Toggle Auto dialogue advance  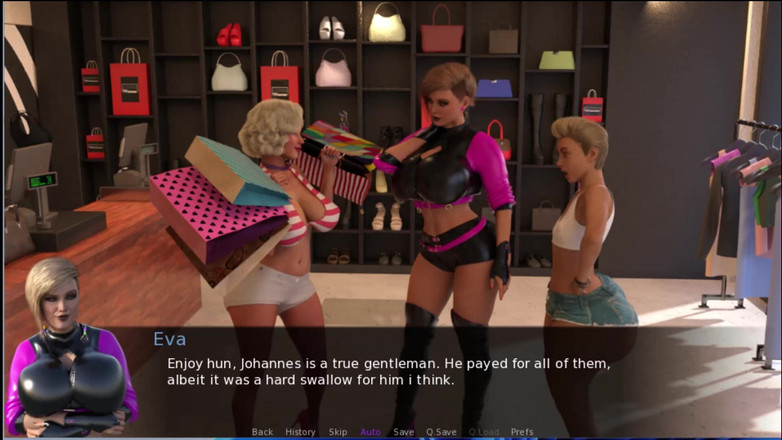pyautogui.click(x=370, y=432)
